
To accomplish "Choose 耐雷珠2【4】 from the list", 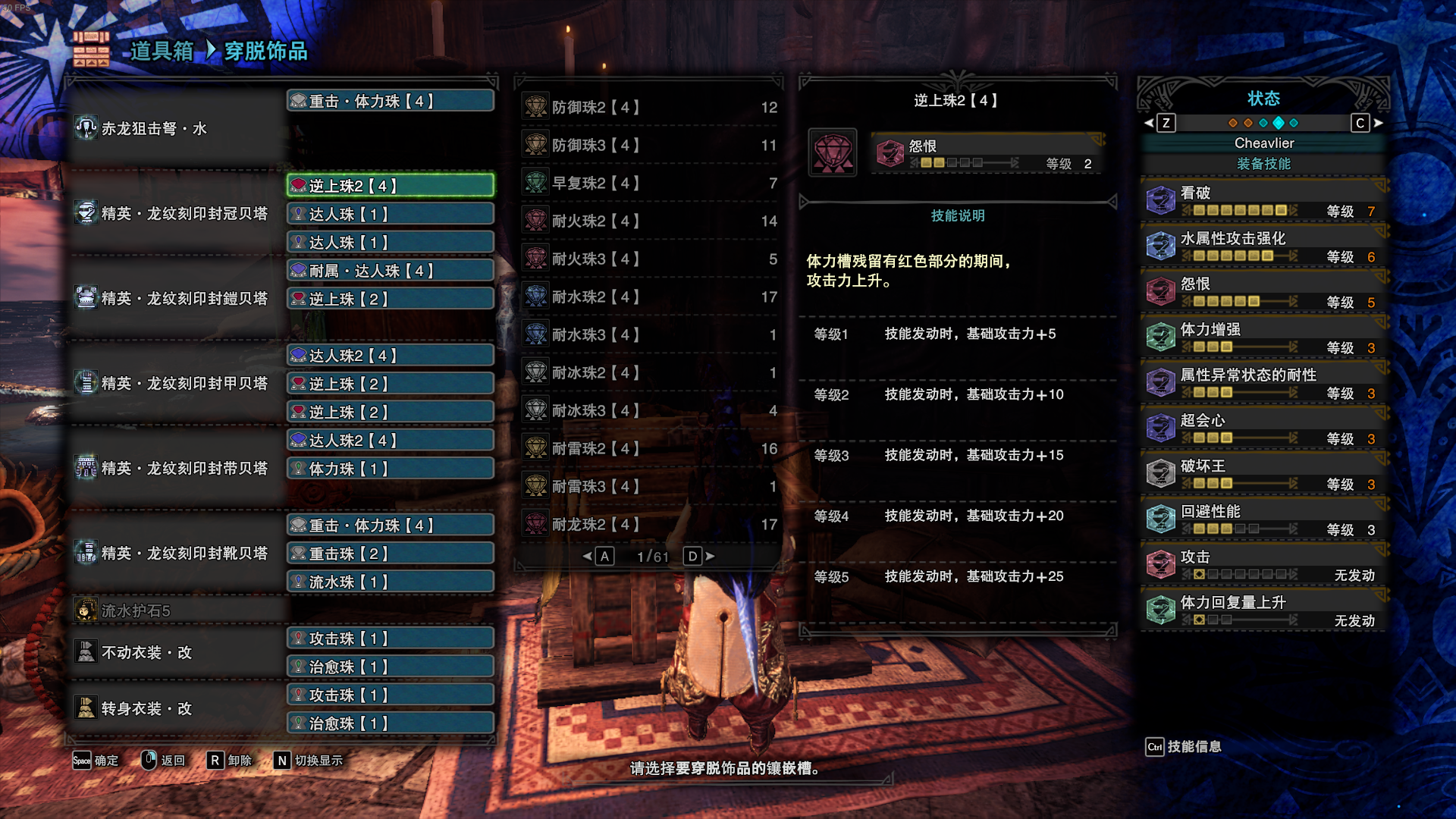I will tap(650, 448).
